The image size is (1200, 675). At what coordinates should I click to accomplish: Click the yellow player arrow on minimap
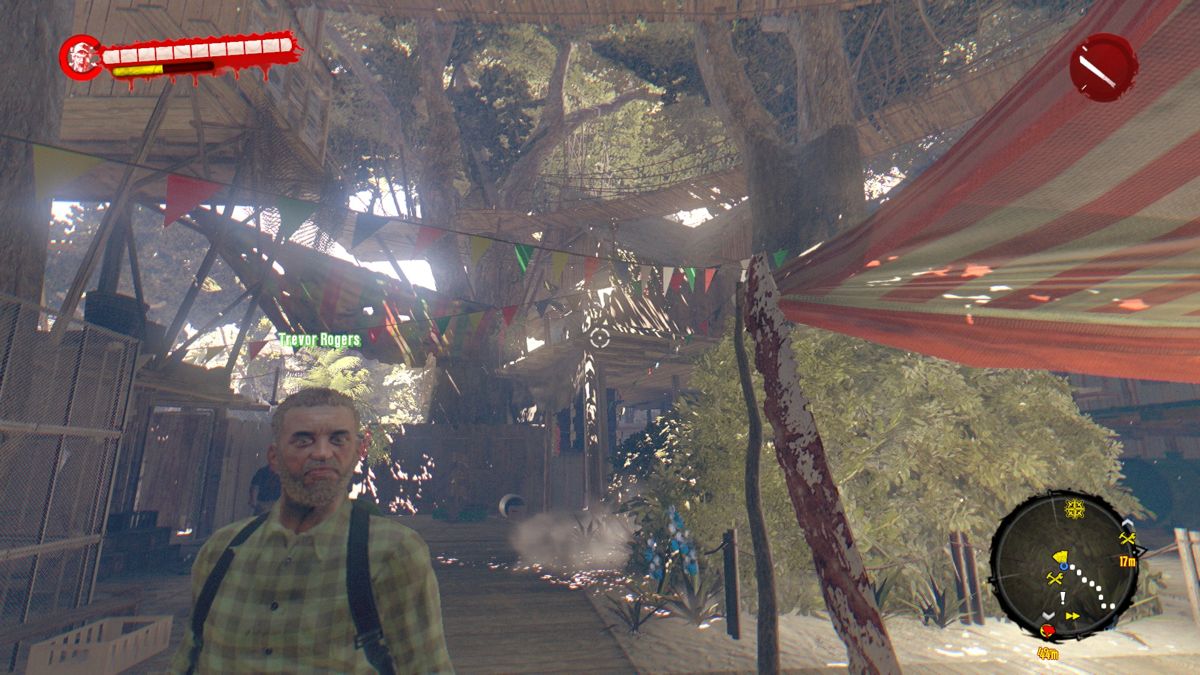(1062, 556)
